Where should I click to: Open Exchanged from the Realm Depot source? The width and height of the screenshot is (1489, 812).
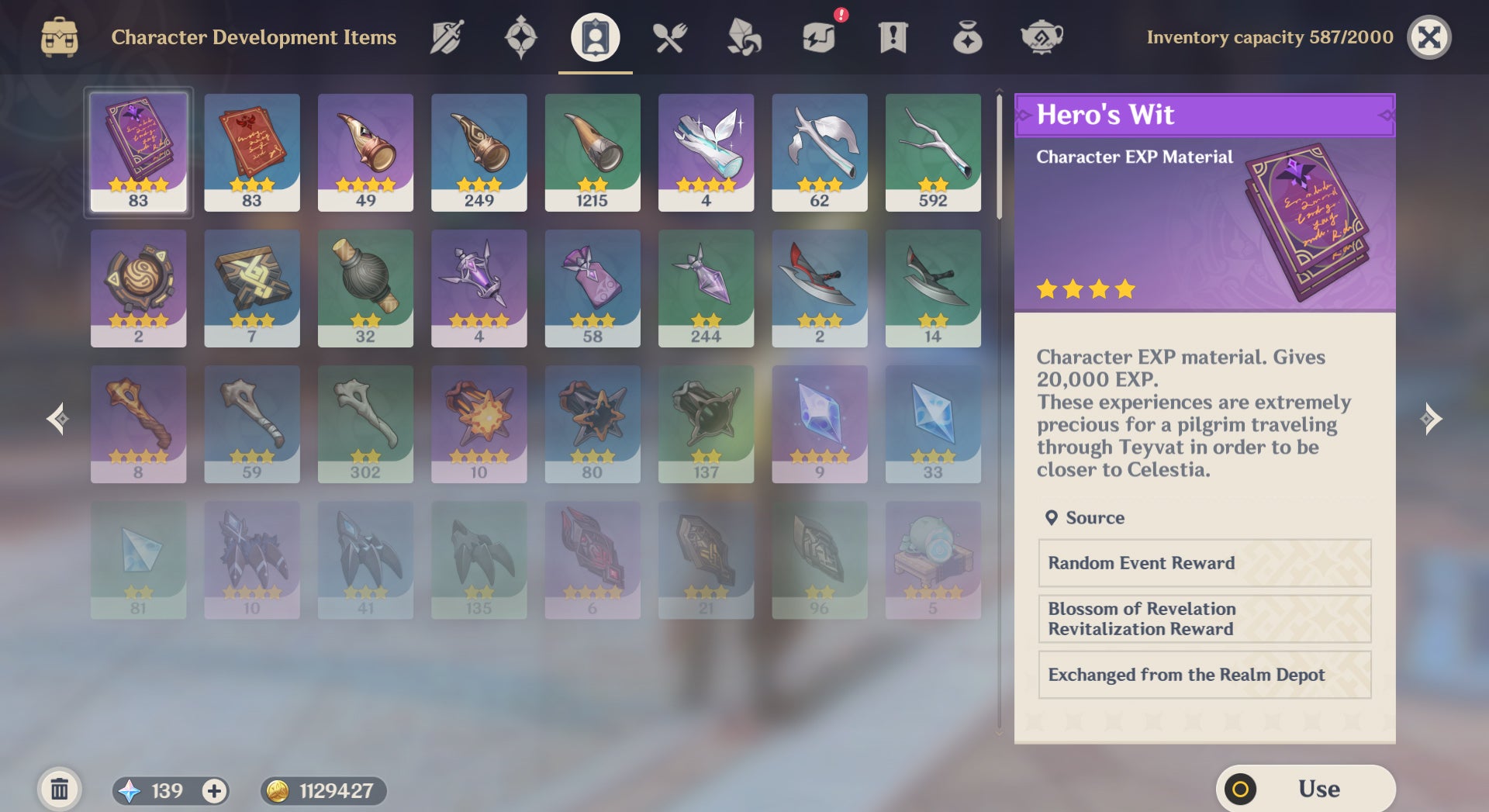(1204, 675)
